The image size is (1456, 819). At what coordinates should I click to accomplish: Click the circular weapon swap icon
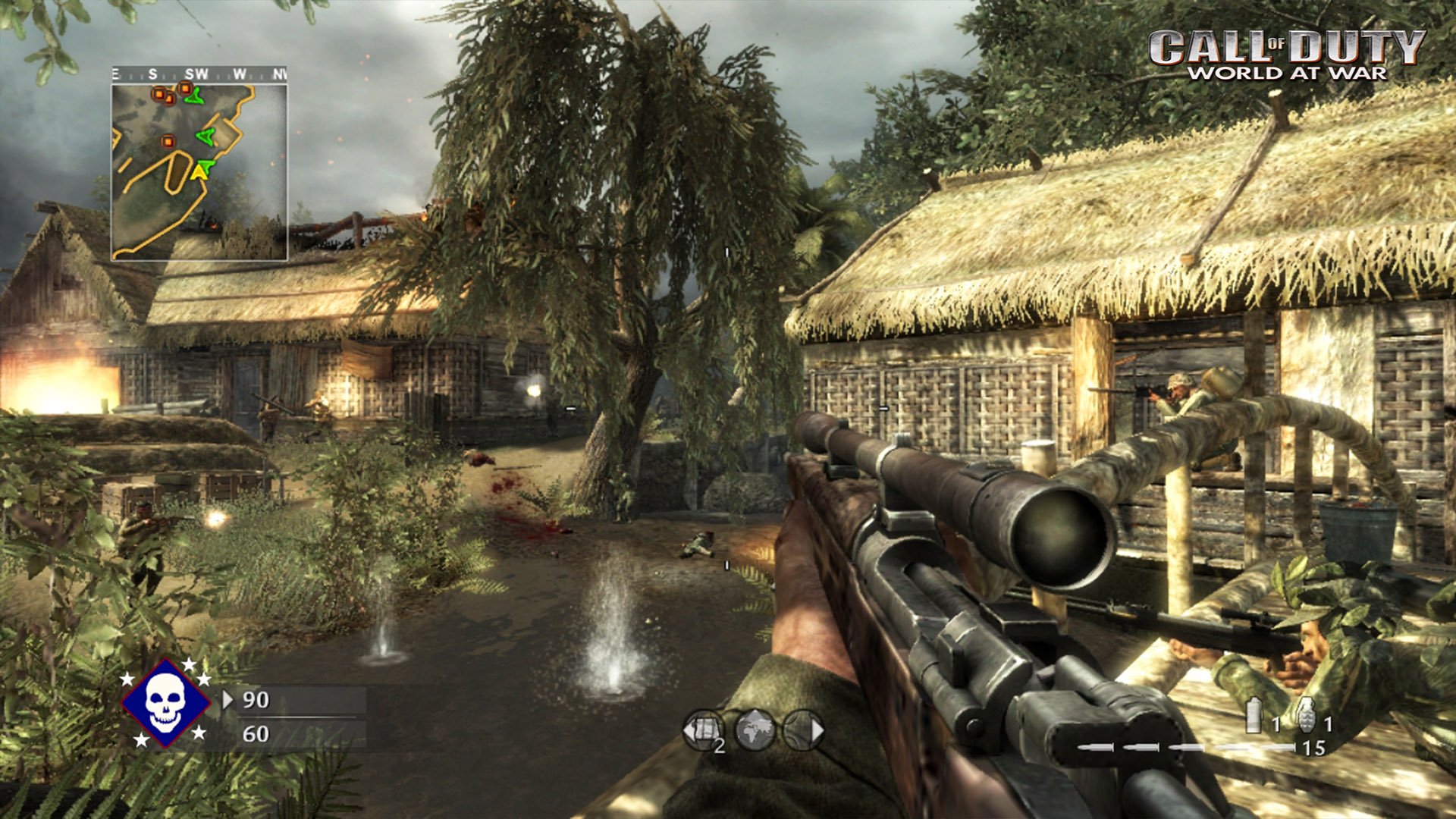point(803,730)
